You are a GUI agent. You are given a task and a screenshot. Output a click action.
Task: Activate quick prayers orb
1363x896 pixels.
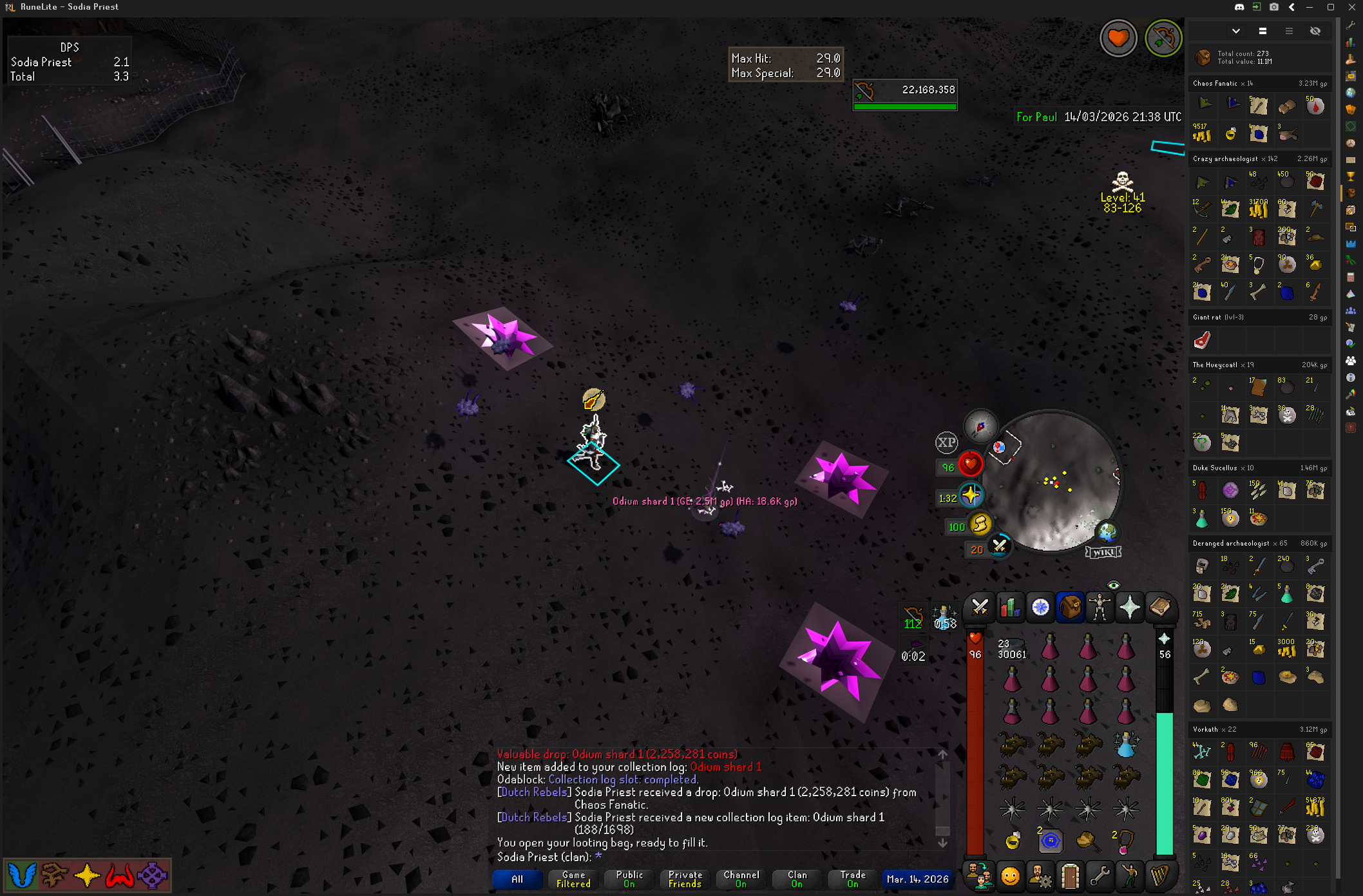[970, 495]
